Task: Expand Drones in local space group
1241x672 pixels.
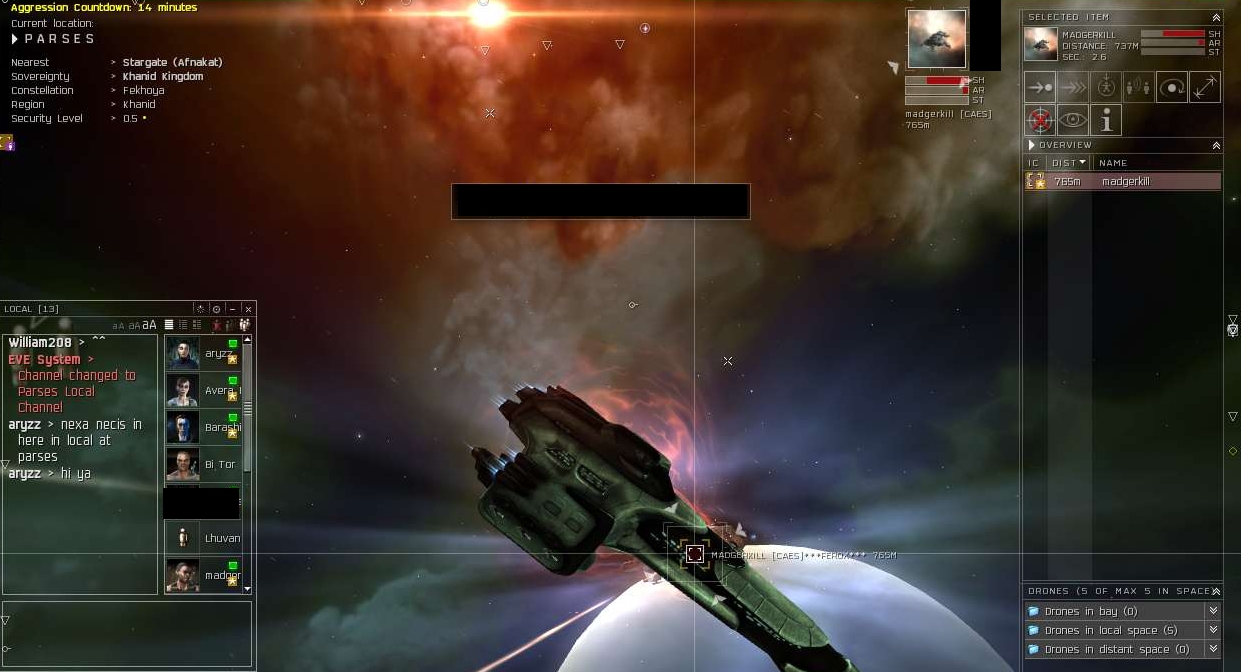Action: point(1213,630)
